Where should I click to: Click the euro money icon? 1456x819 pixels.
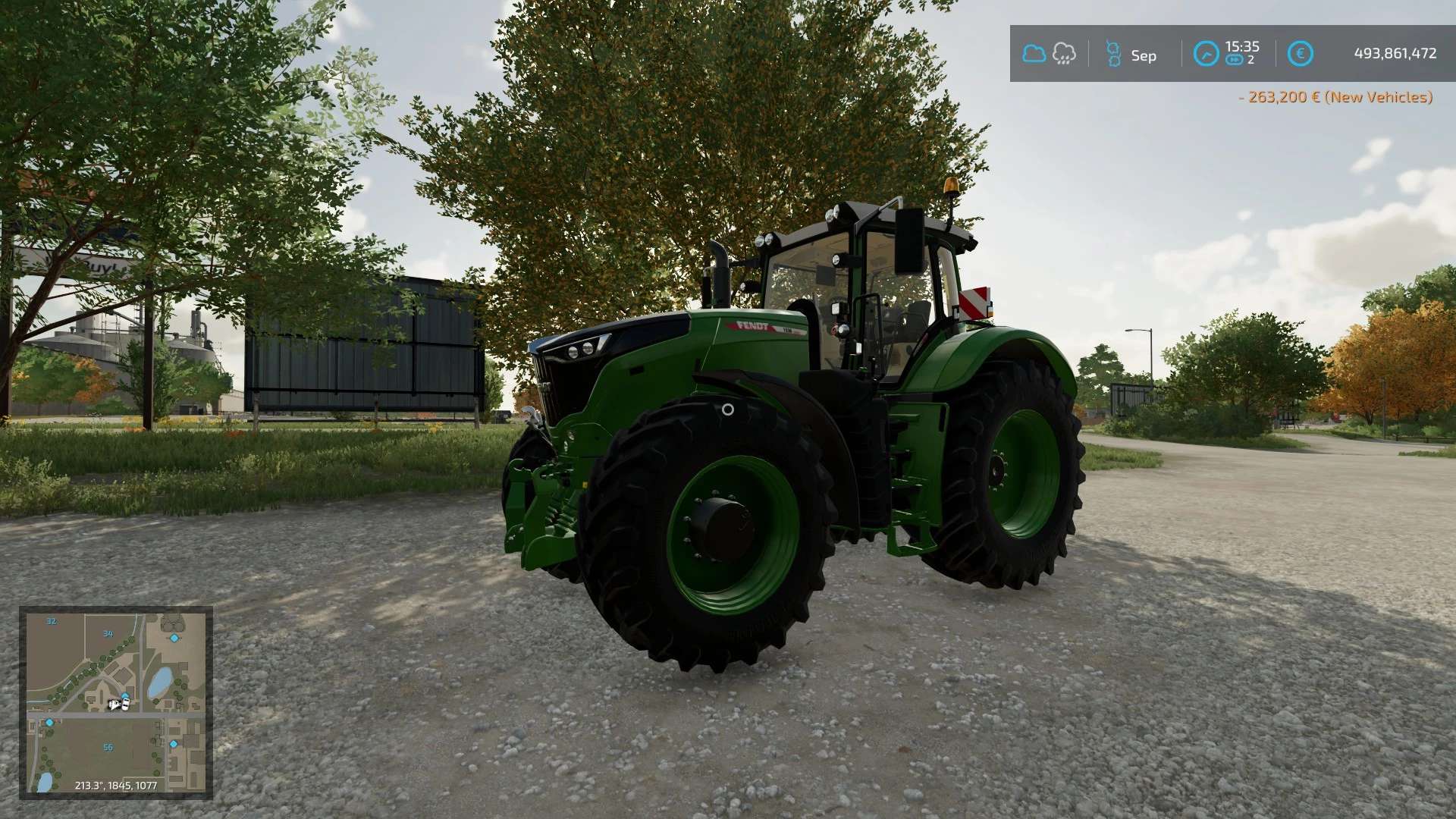pyautogui.click(x=1300, y=54)
